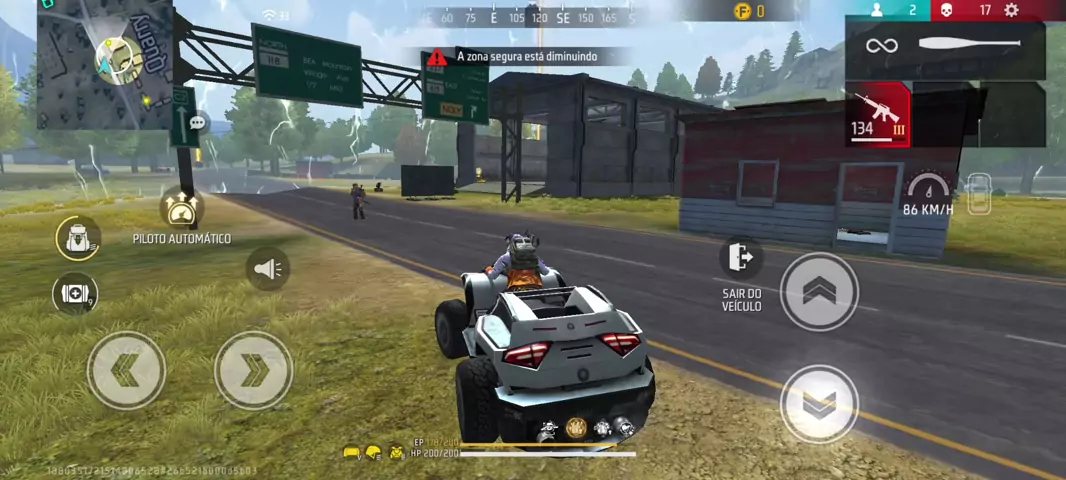Tap the gold paw skill icon
The image size is (1066, 480).
click(576, 428)
